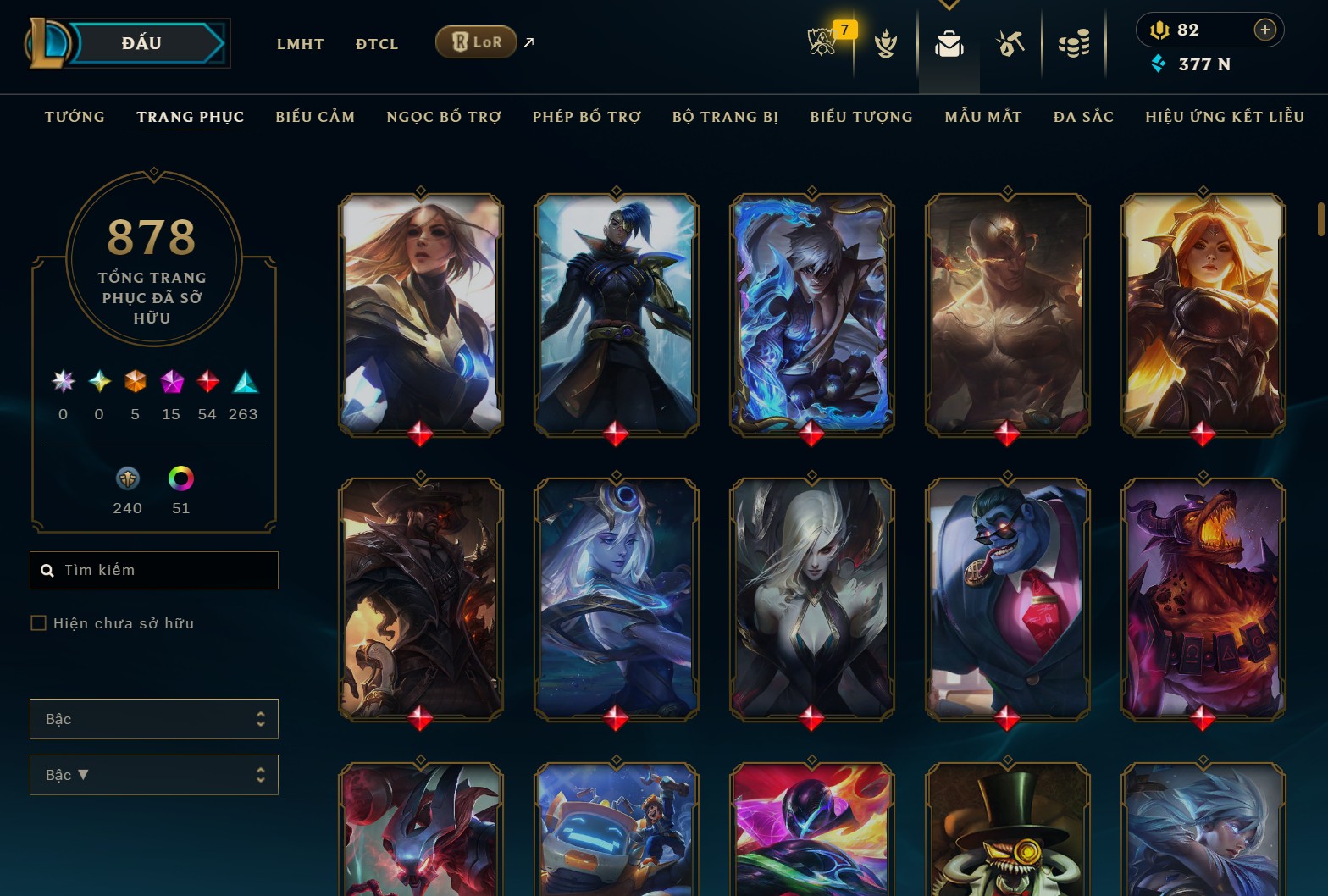1328x896 pixels.
Task: Open the first 'Bậc' filter dropdown
Action: coord(153,718)
